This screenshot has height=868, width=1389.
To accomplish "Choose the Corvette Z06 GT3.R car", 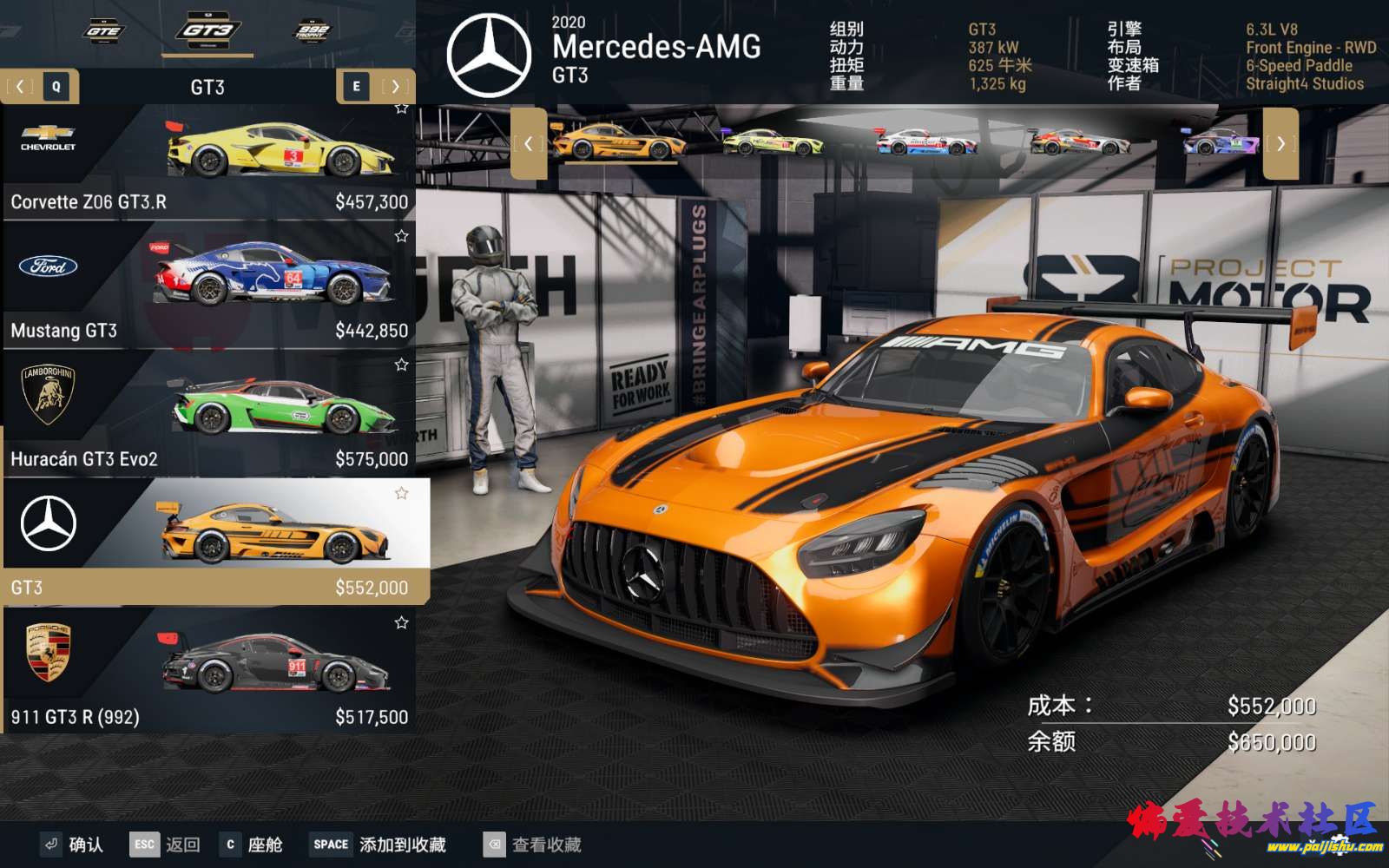I will (208, 161).
